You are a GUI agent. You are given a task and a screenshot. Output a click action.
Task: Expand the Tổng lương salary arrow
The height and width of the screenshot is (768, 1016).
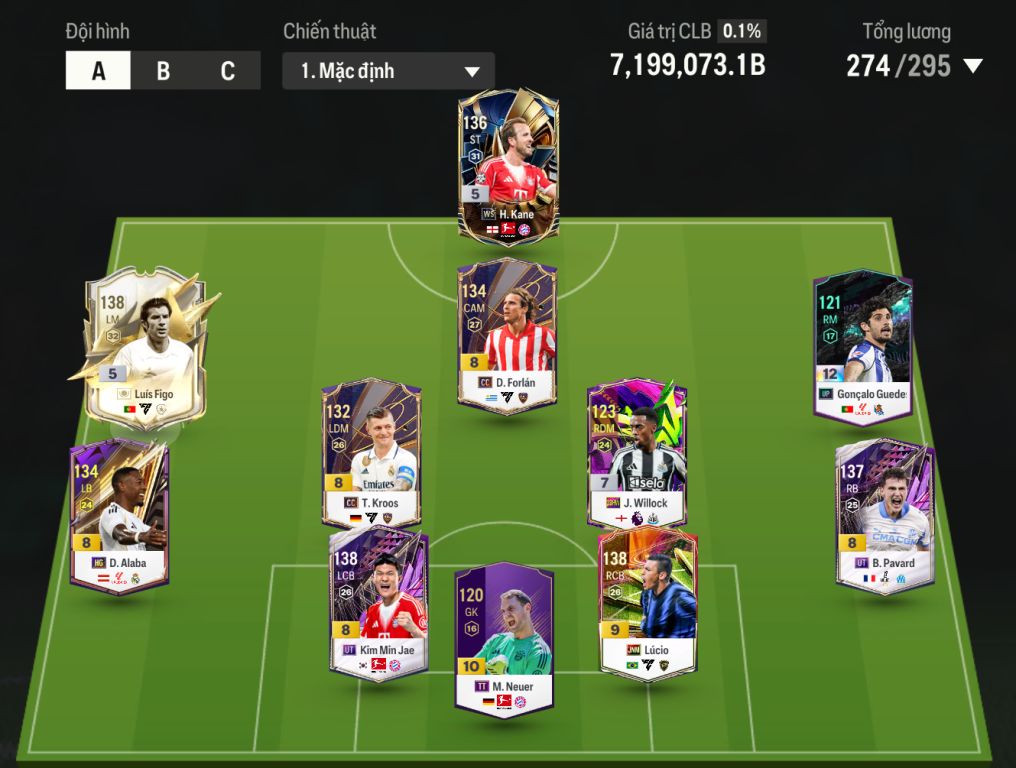click(x=972, y=67)
